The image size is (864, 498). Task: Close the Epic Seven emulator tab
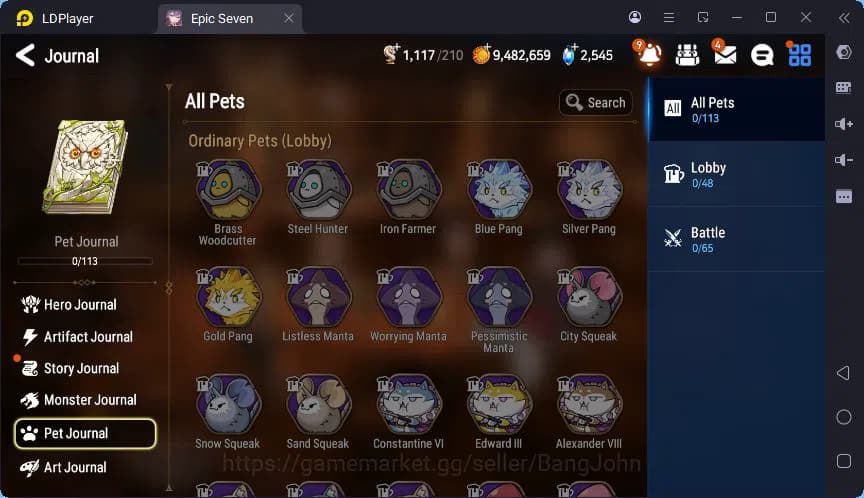pos(289,18)
